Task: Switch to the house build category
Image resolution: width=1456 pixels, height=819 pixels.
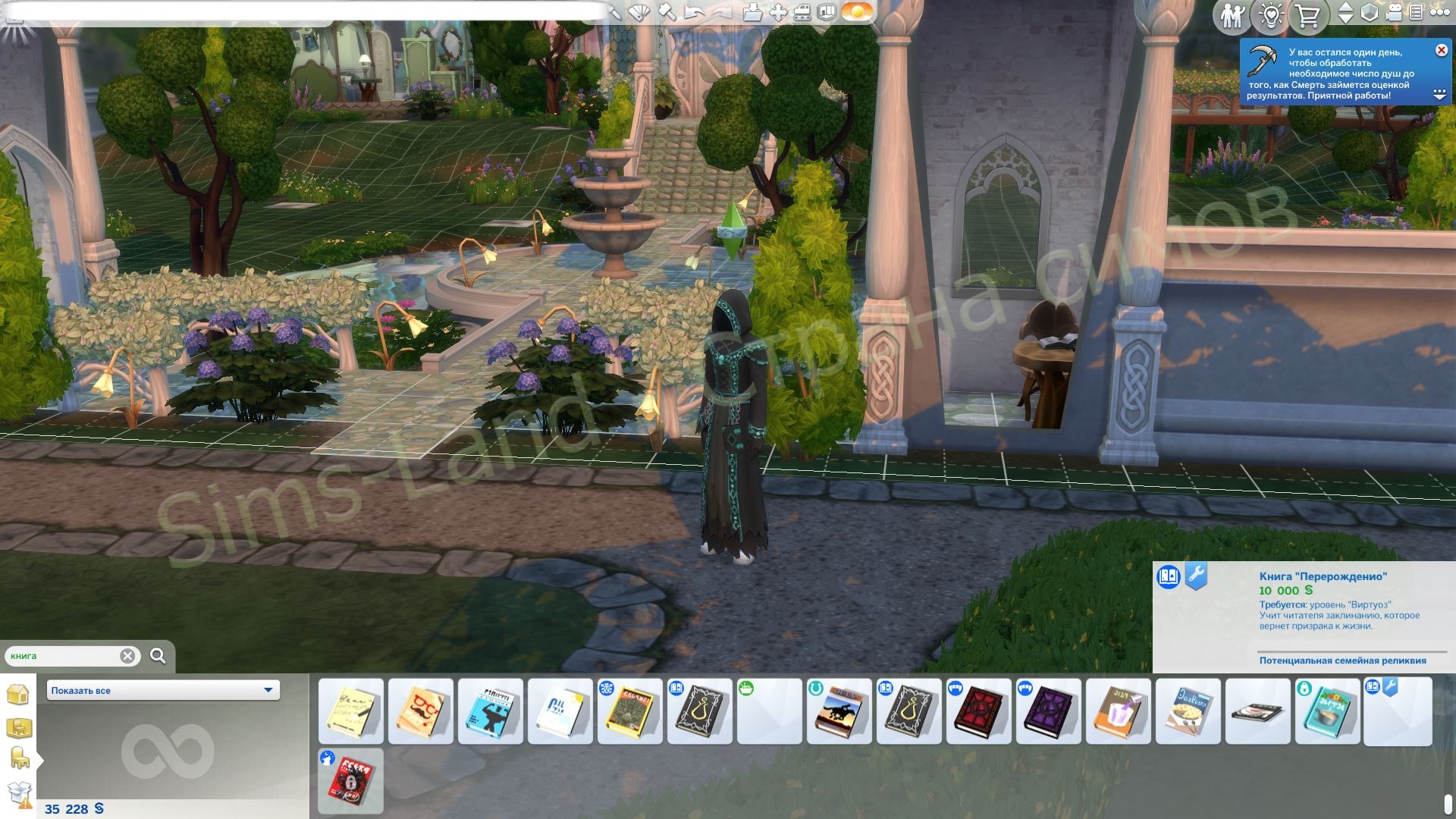Action: [18, 694]
